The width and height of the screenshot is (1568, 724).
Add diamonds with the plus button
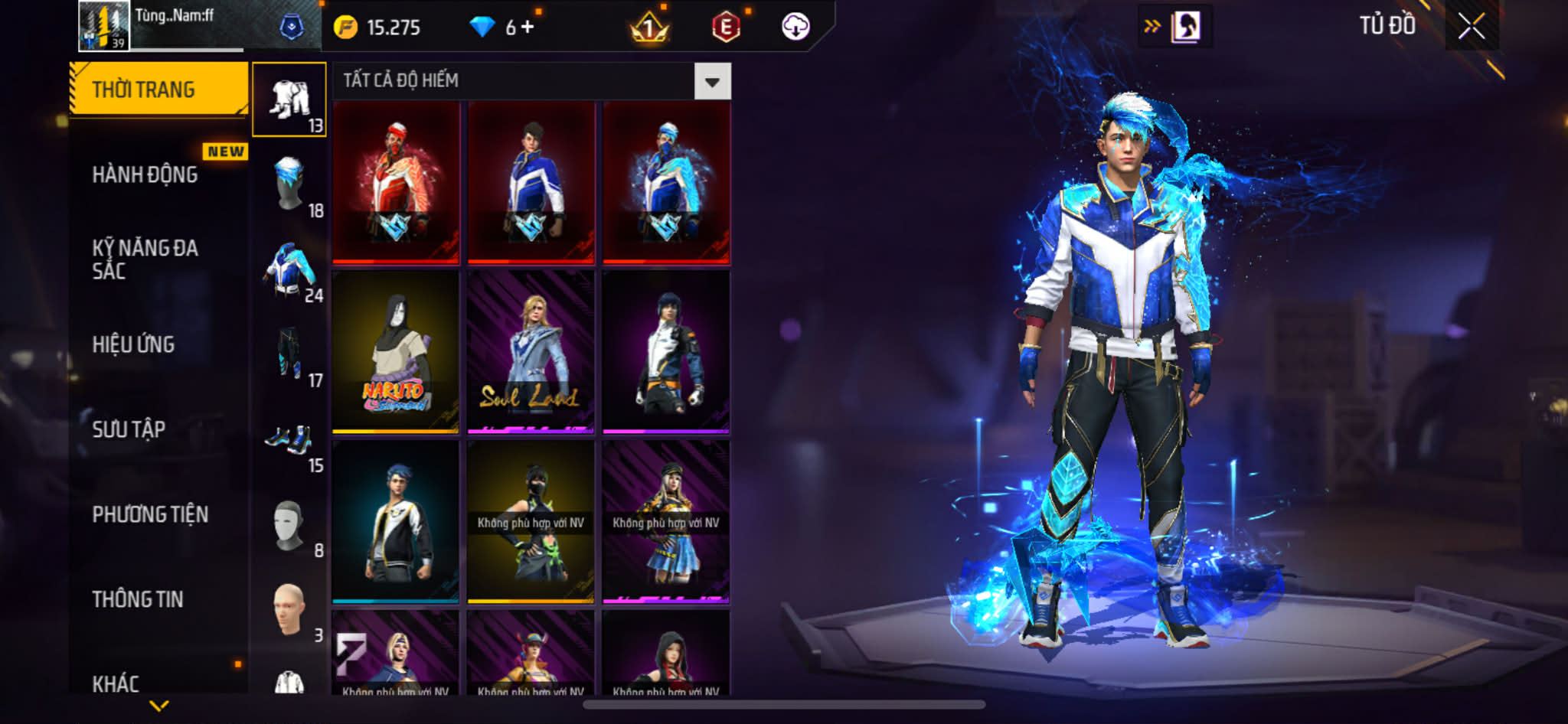pyautogui.click(x=528, y=28)
